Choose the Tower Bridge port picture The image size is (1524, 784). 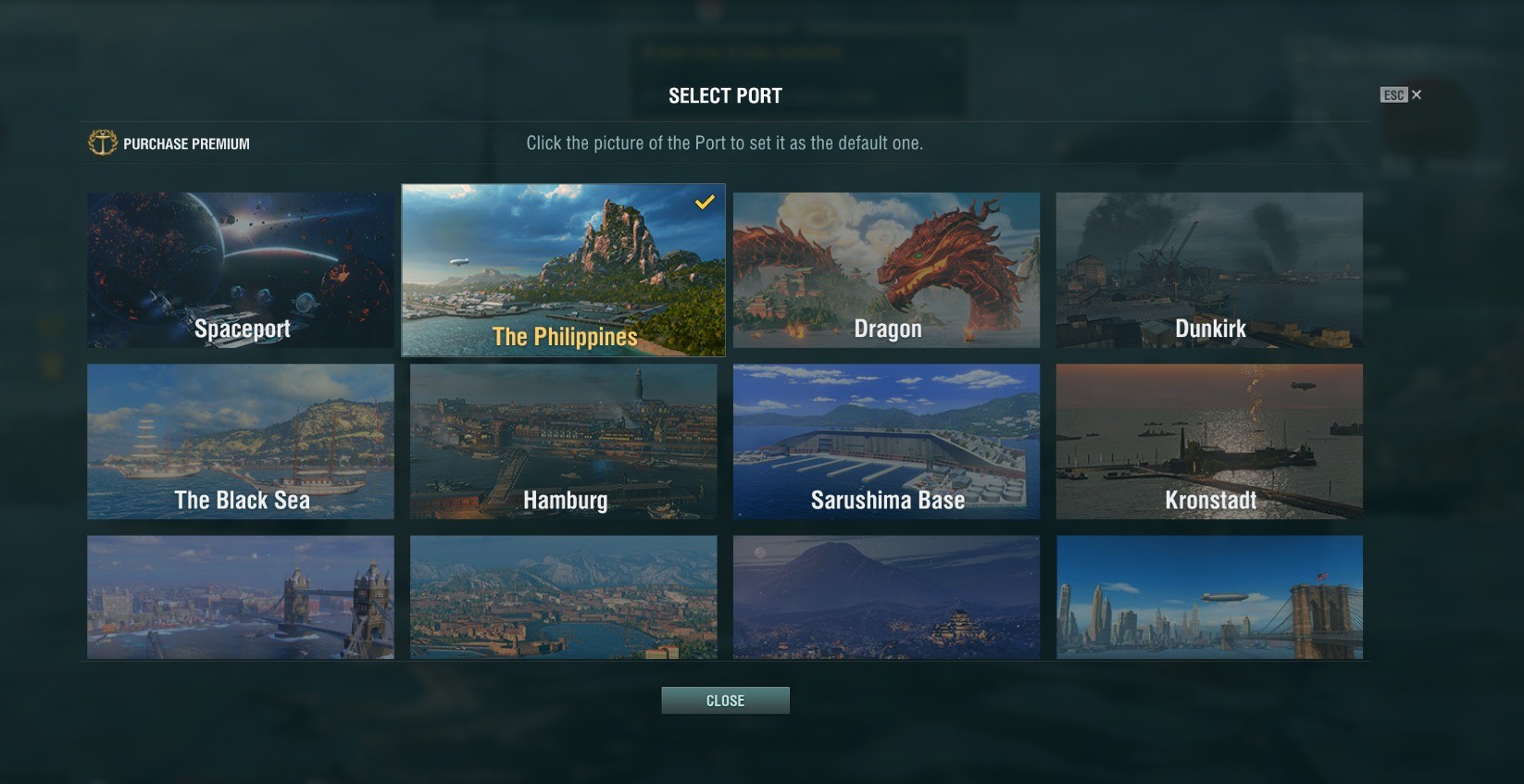click(241, 597)
